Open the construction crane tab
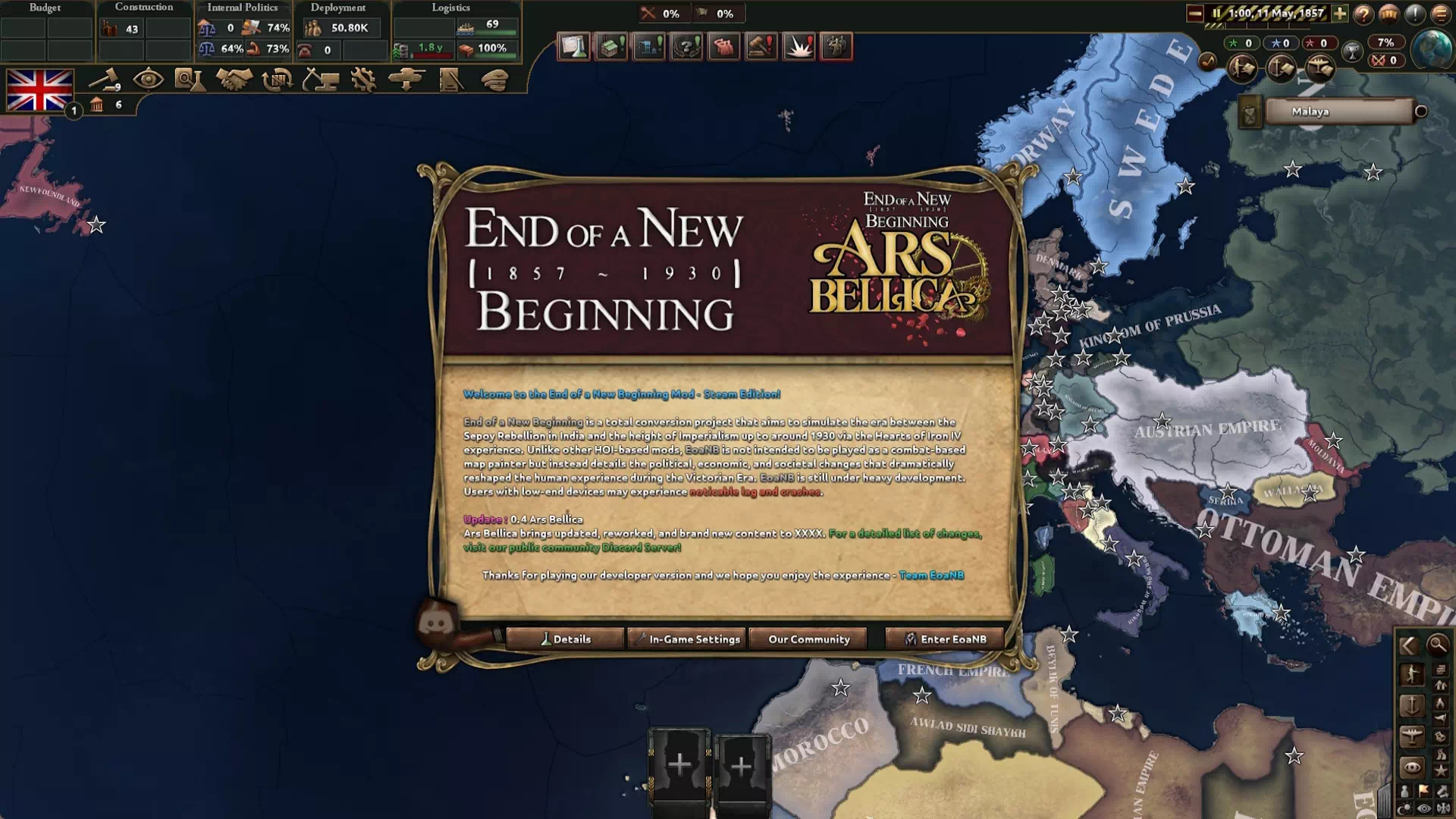The height and width of the screenshot is (819, 1456). point(320,80)
